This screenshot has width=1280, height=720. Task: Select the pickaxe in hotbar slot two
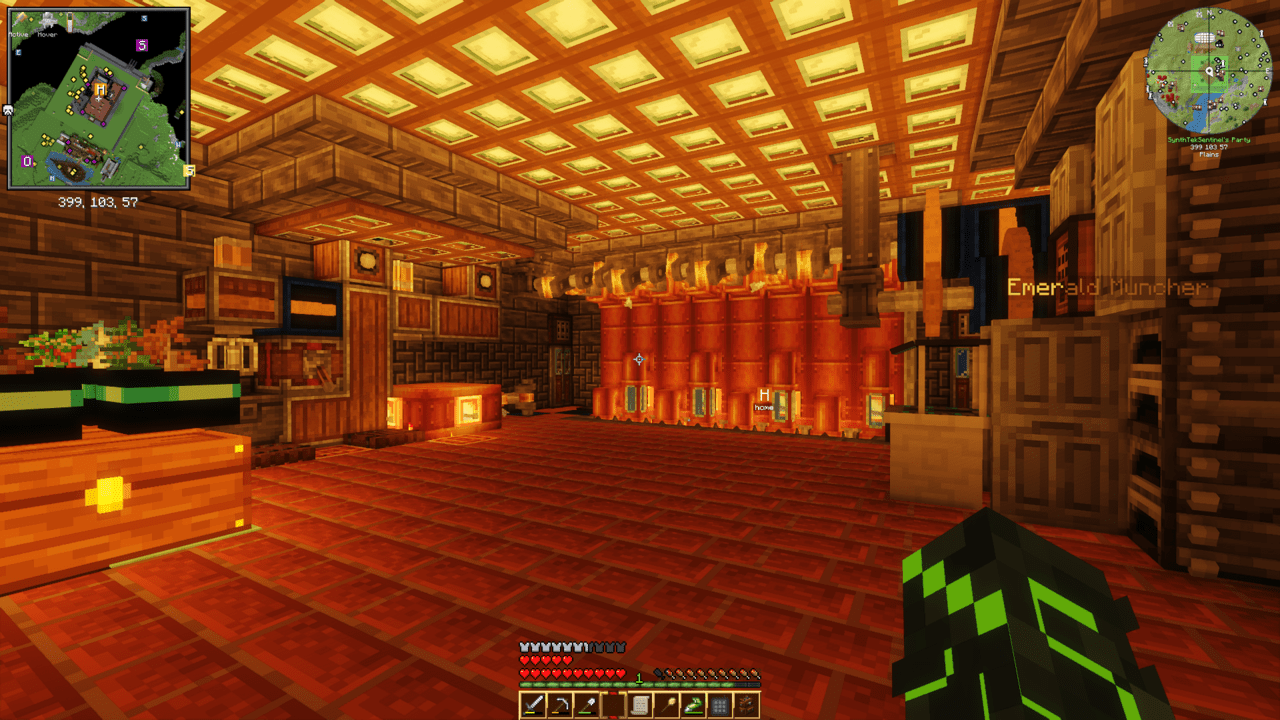(x=560, y=703)
